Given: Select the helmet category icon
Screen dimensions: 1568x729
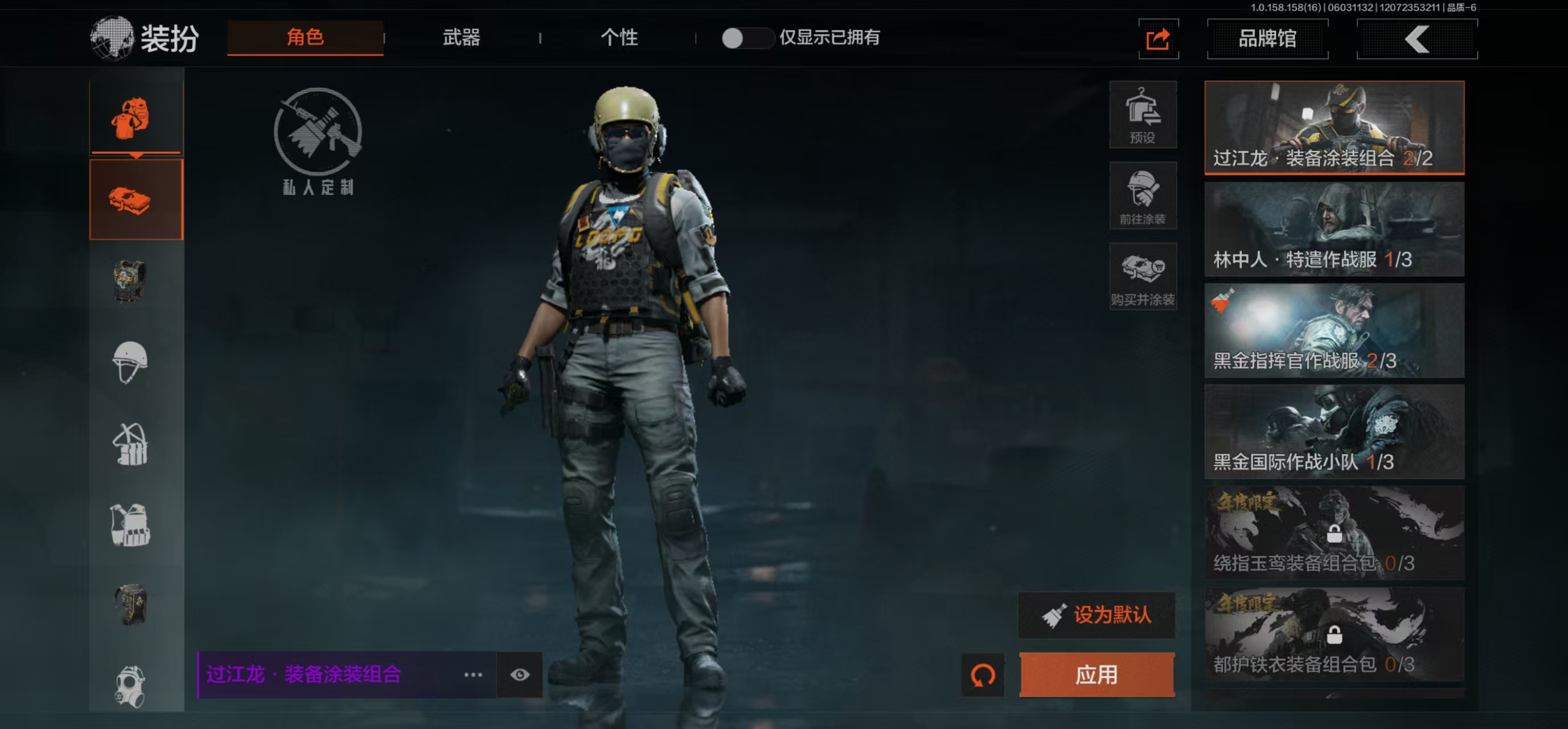Looking at the screenshot, I should 130,362.
